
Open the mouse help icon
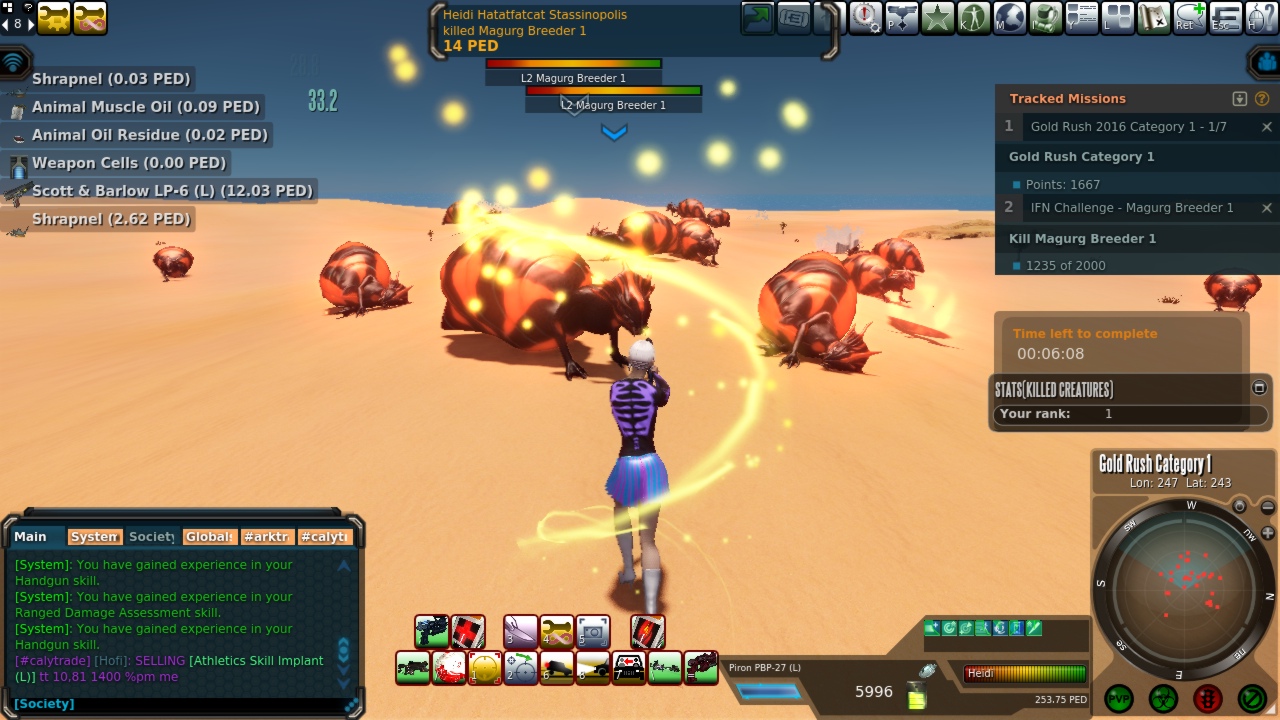tap(1261, 17)
